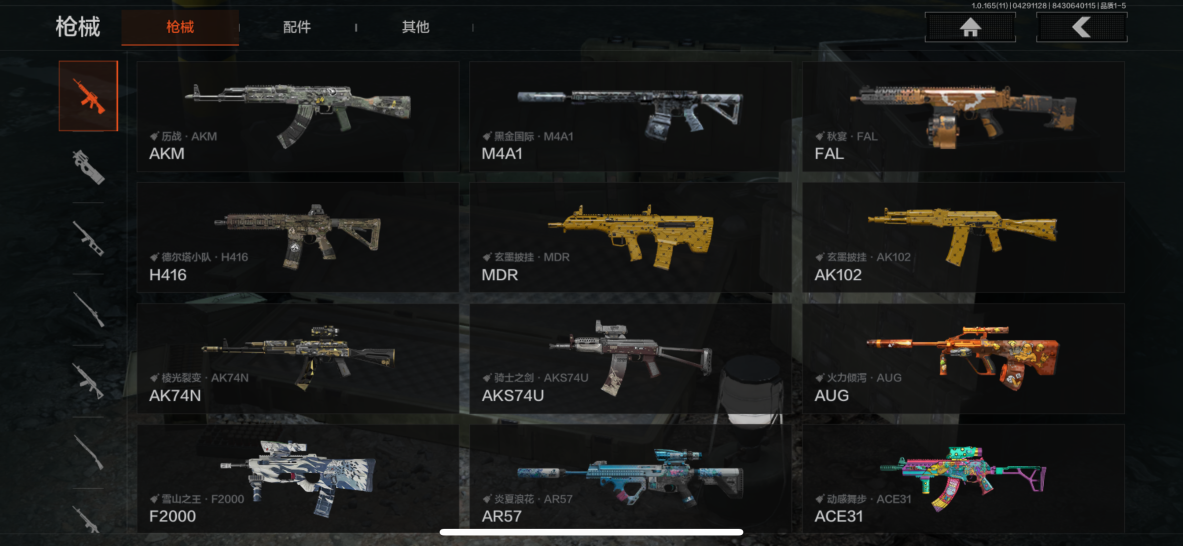The width and height of the screenshot is (1183, 546).
Task: Choose the M4A1 skin tile
Action: point(630,116)
